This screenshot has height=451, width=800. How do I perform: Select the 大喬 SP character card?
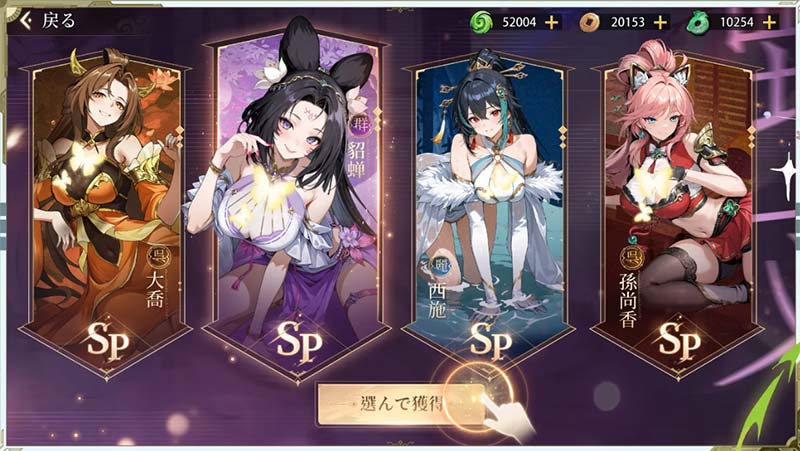tap(106, 210)
